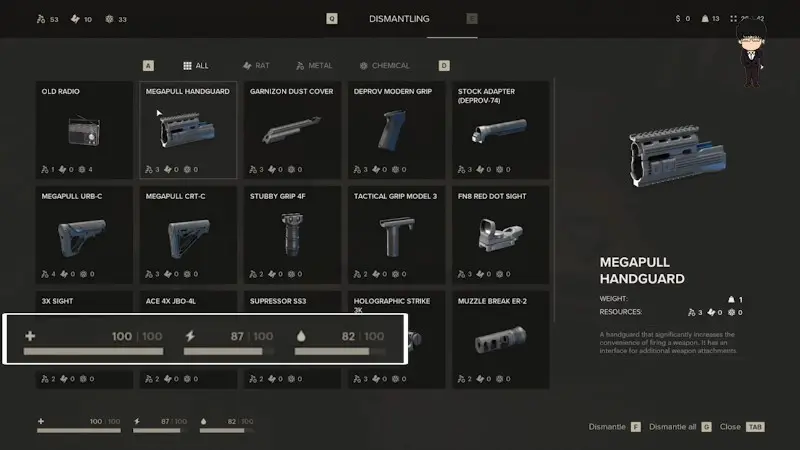Pick the Deprov Modern Grip
Viewport: 800px width, 450px height.
coord(396,130)
